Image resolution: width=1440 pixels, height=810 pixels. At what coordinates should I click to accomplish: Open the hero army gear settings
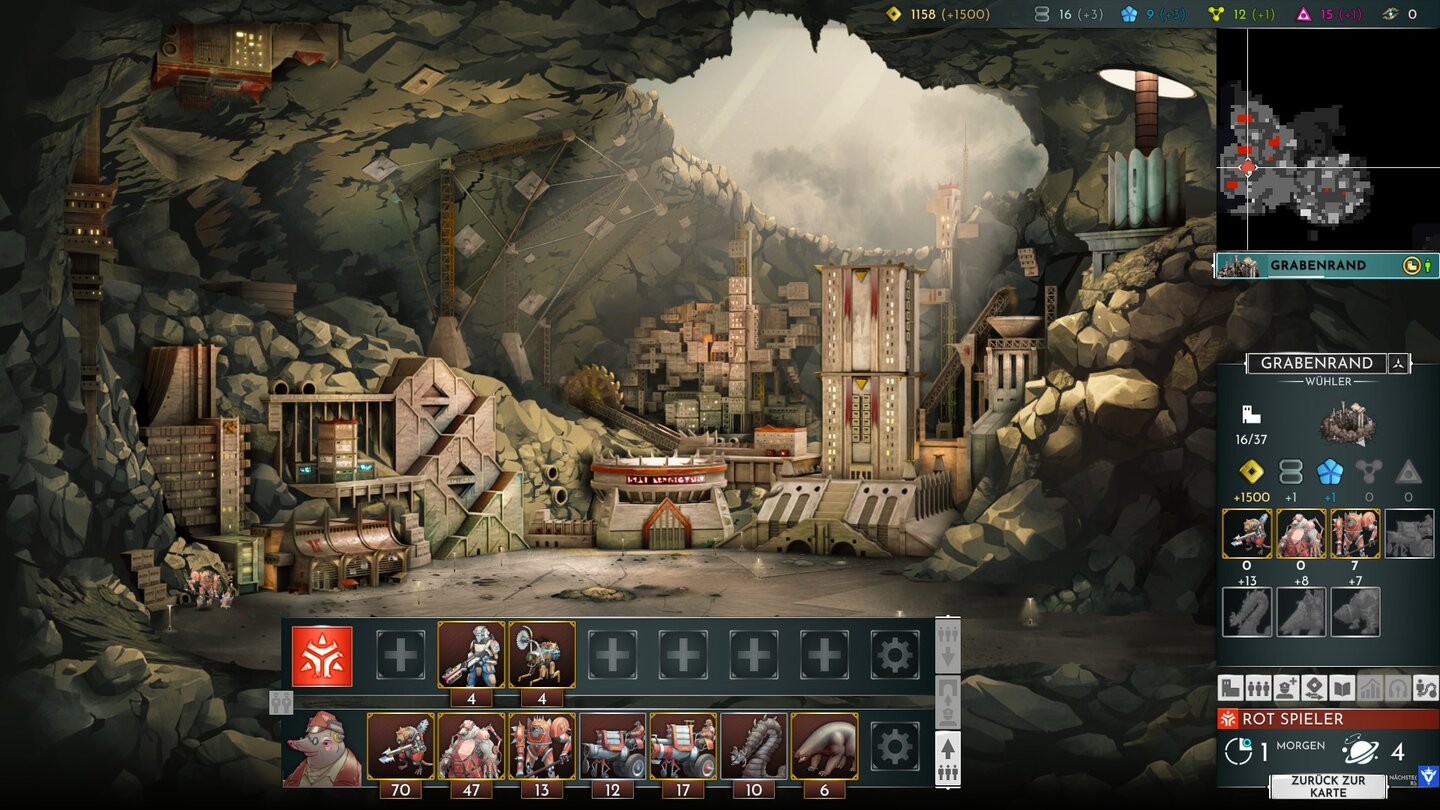894,747
